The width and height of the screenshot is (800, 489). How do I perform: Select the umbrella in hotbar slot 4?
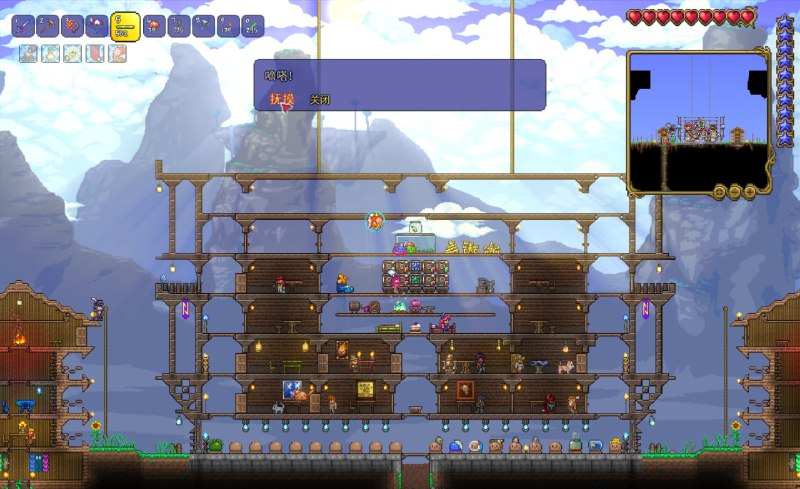click(x=98, y=24)
